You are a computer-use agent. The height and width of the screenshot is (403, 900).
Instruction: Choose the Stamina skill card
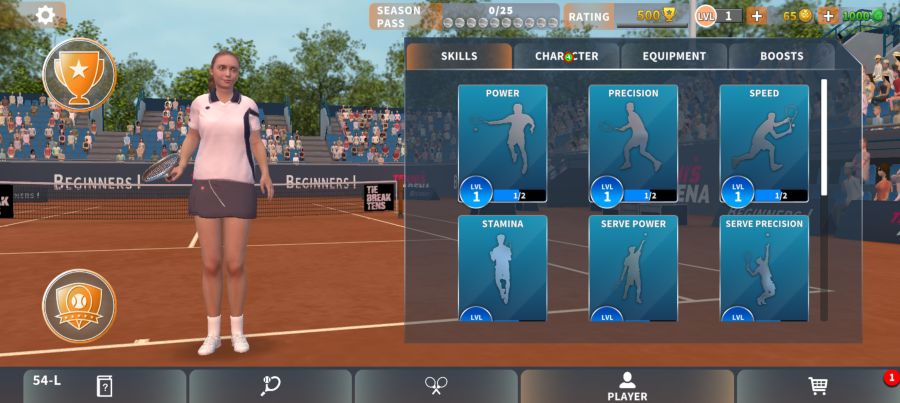pos(502,268)
